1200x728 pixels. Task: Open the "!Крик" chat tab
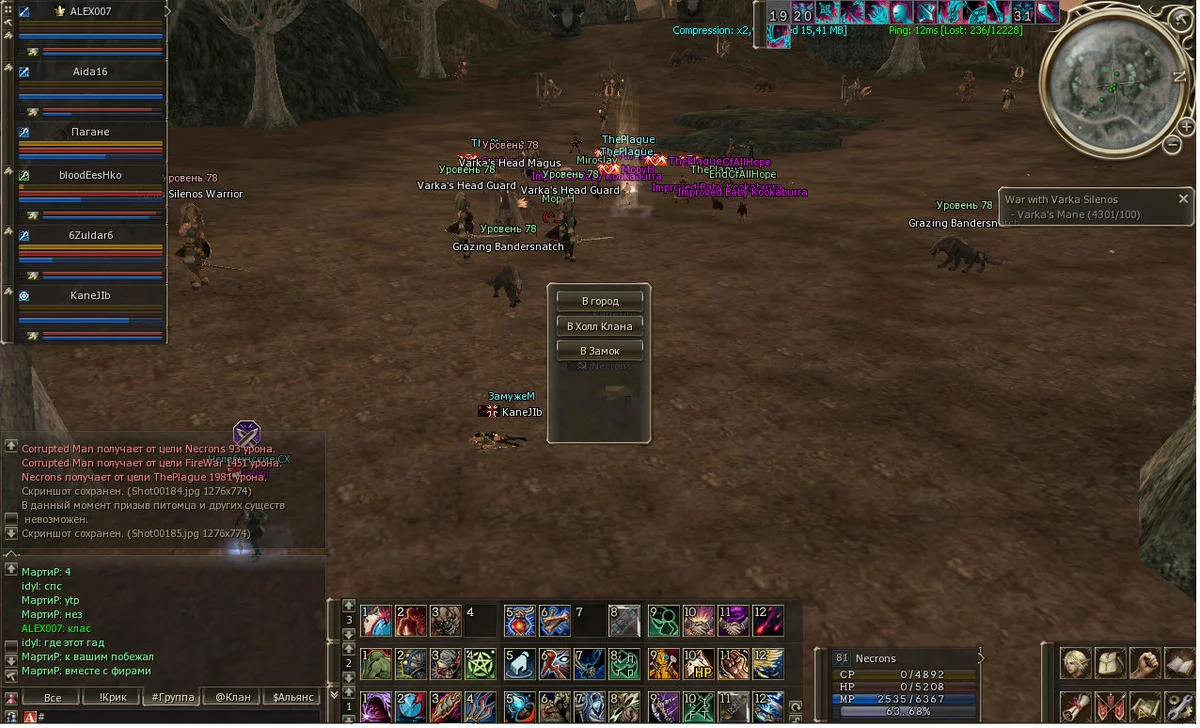111,697
